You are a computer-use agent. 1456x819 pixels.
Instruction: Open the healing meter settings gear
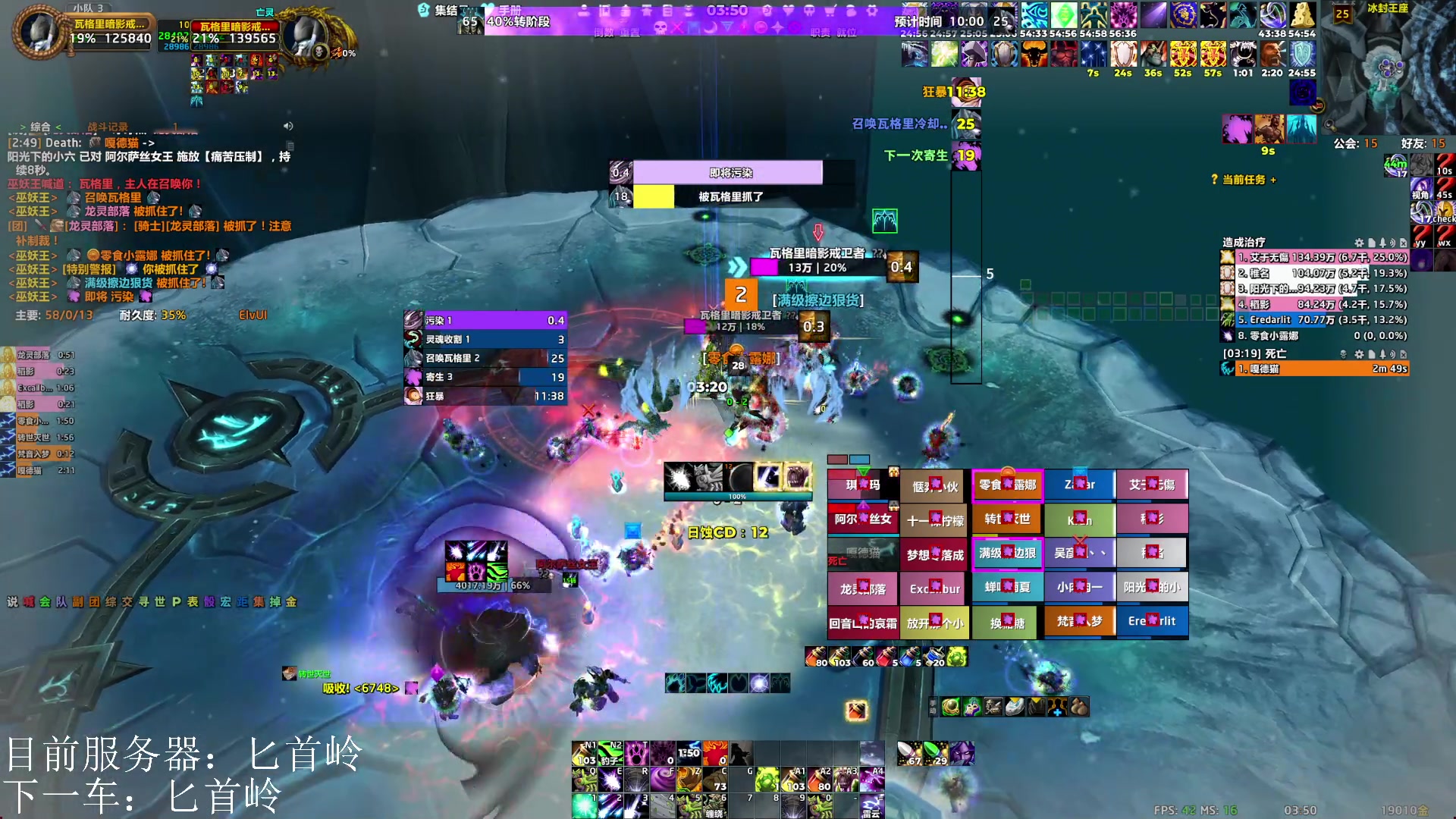pyautogui.click(x=1359, y=243)
